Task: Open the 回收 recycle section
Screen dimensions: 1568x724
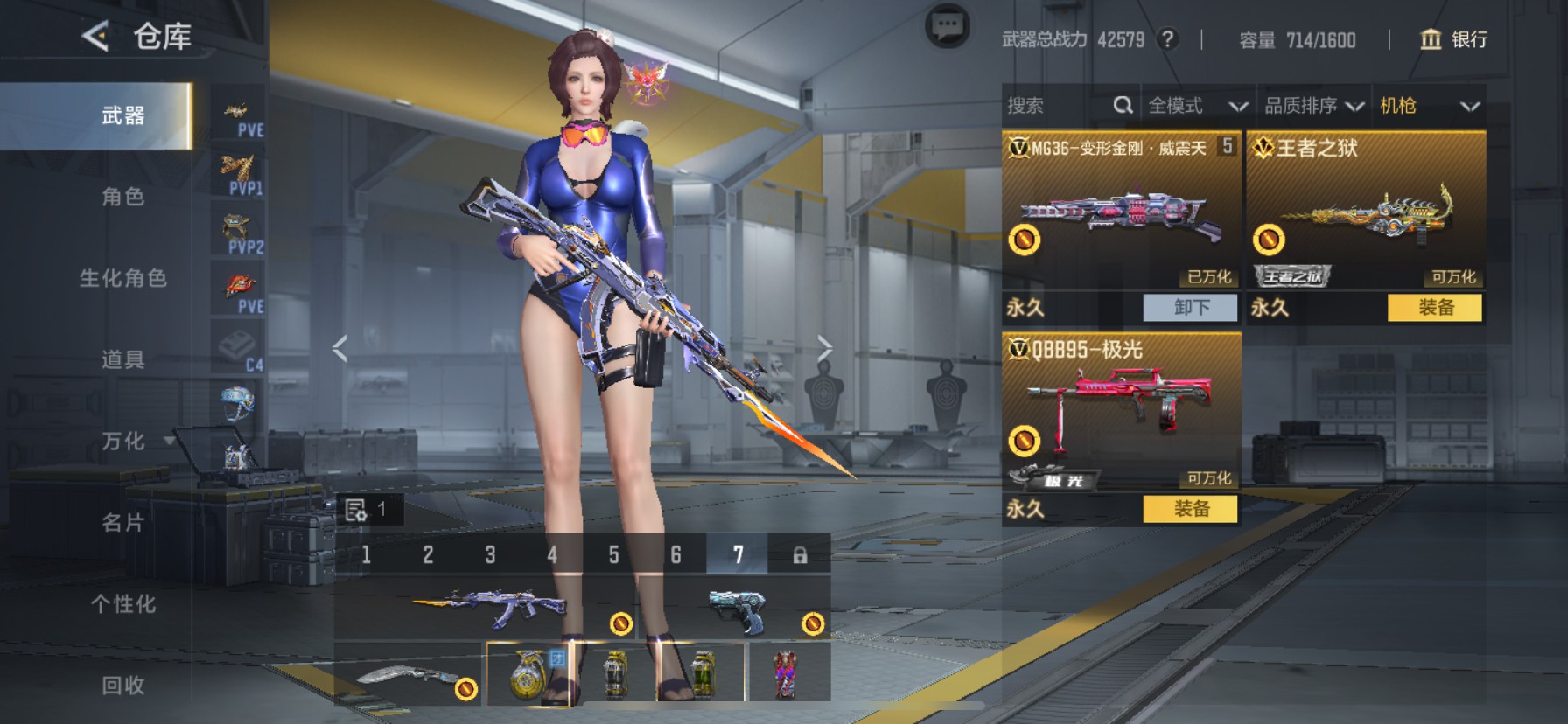Action: (x=122, y=686)
